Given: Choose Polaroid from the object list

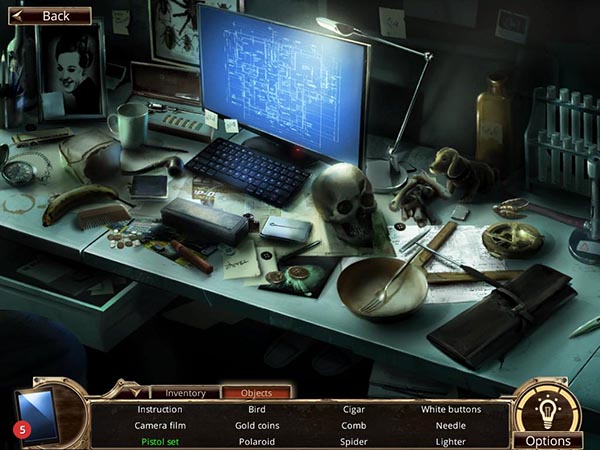Looking at the screenshot, I should click(256, 440).
